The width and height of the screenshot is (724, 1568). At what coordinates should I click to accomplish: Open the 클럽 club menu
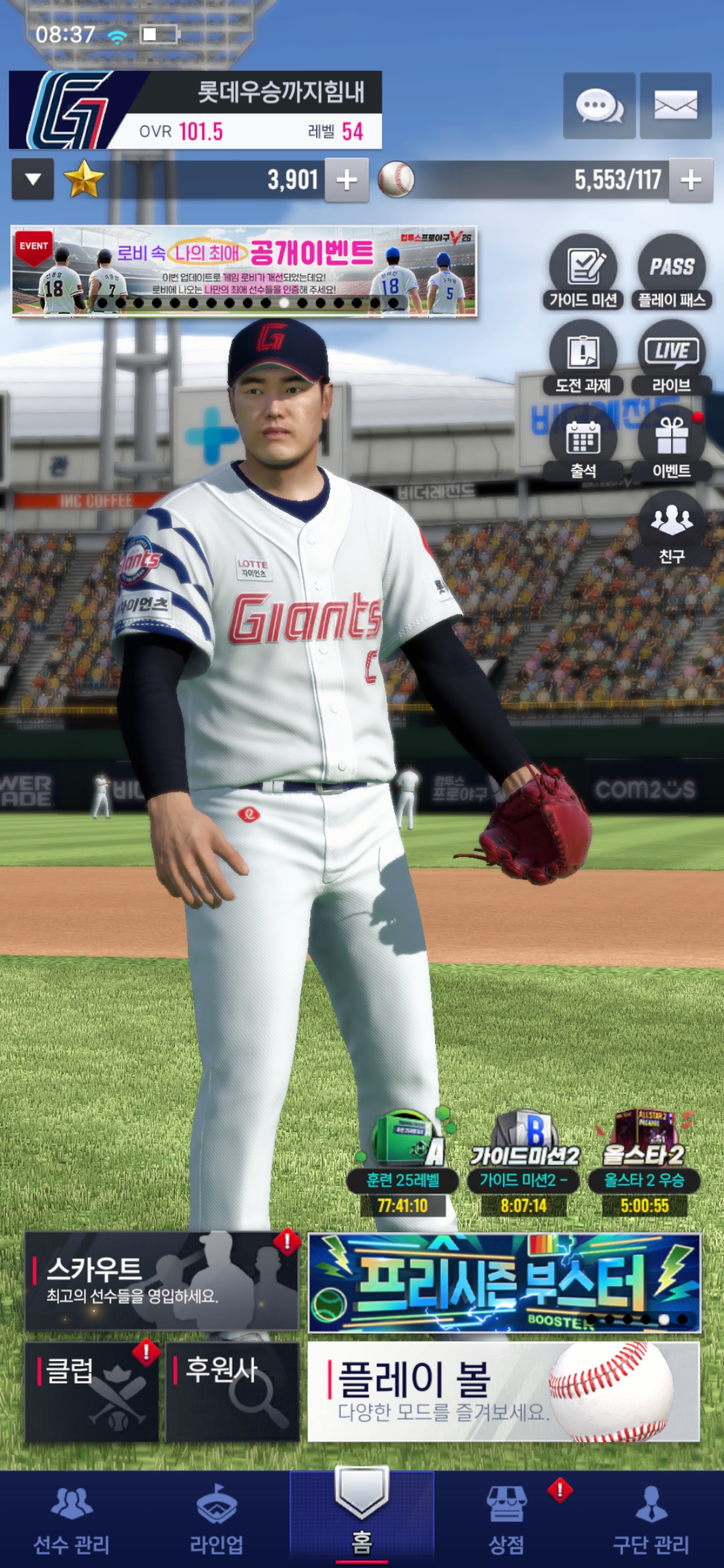[x=92, y=1391]
